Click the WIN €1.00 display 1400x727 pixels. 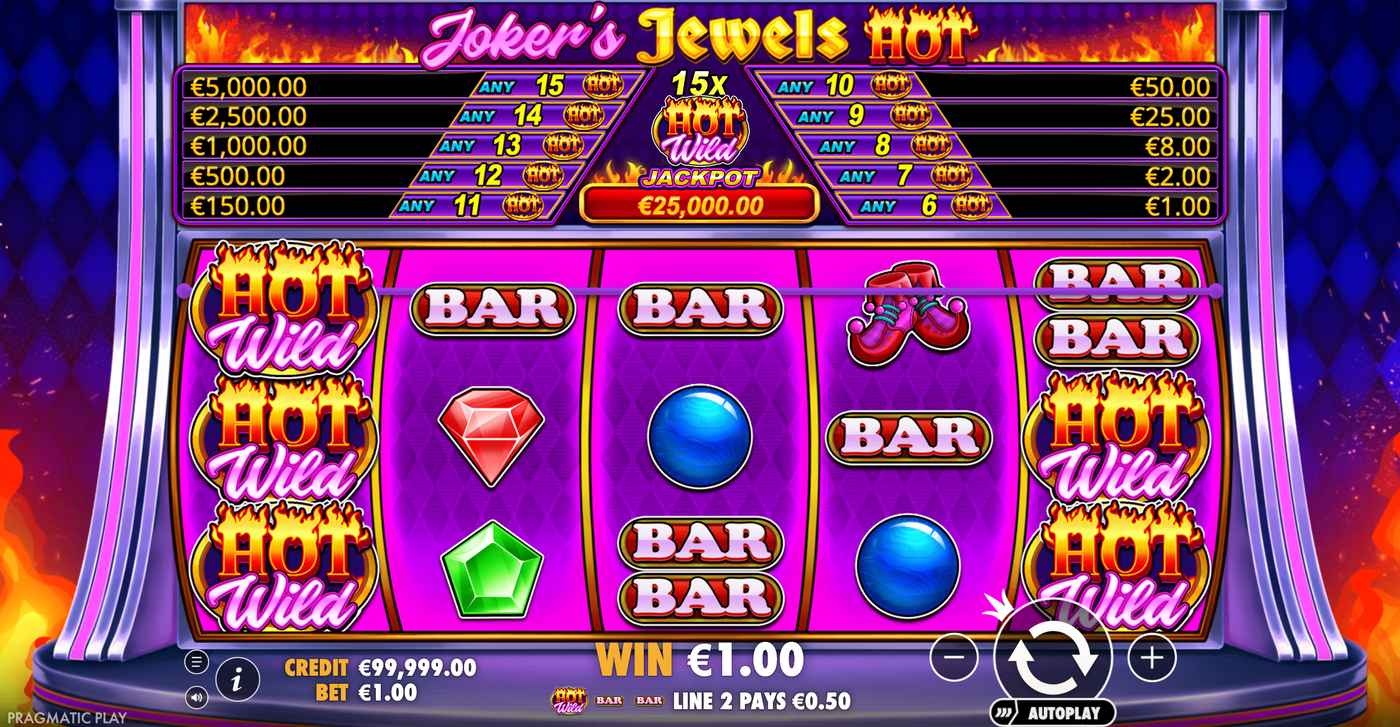(699, 660)
